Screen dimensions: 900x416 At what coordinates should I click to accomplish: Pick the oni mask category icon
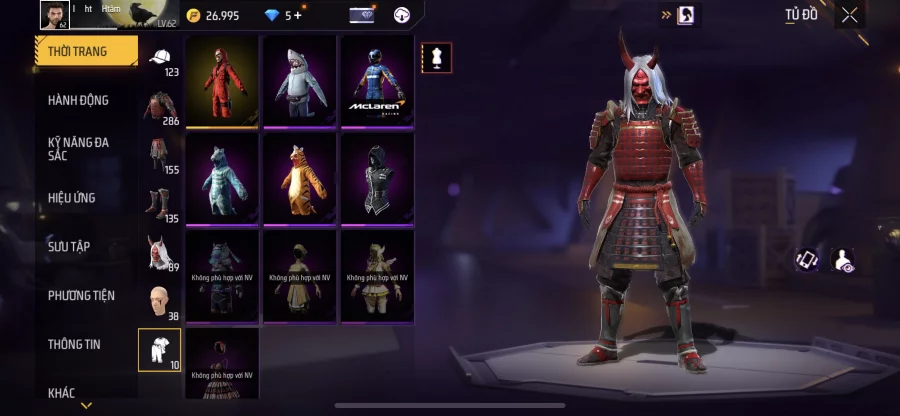click(x=158, y=250)
